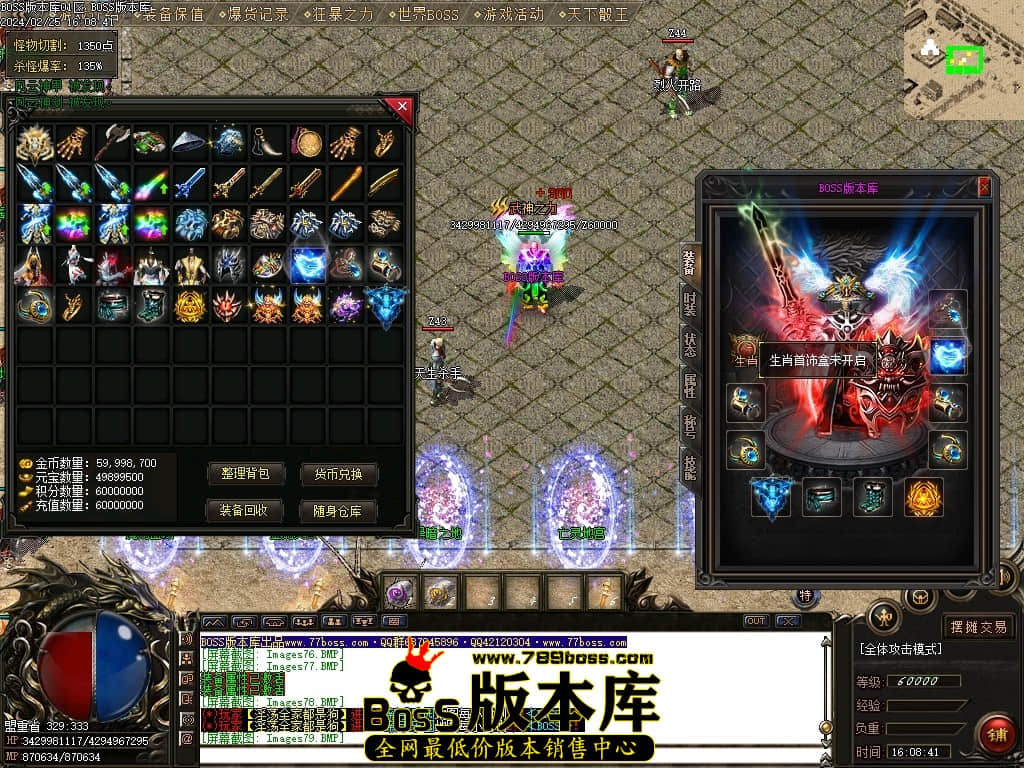The image size is (1024, 768).
Task: Choose the 装备回收 equipment recycle button
Action: (x=246, y=511)
